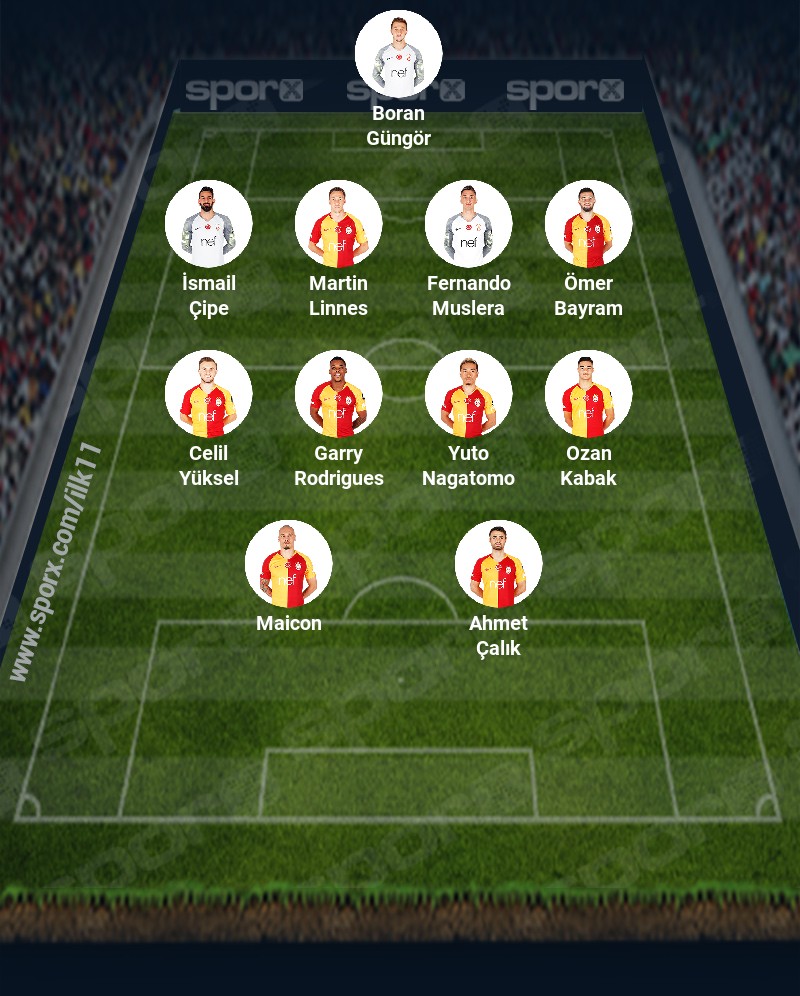The image size is (800, 996).
Task: Select Ozan Kabak's portrait
Action: point(588,394)
